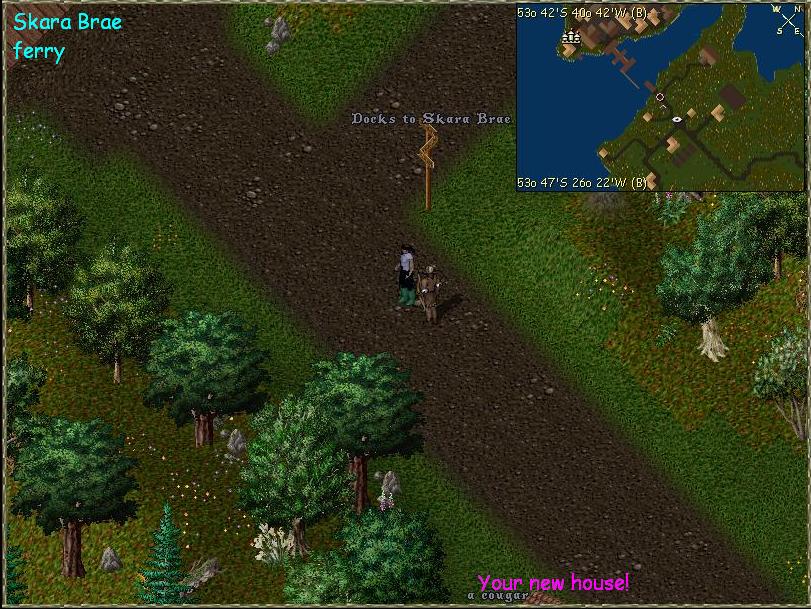Image resolution: width=811 pixels, height=609 pixels.
Task: Click the white castle marker on the minimap
Action: pos(571,38)
